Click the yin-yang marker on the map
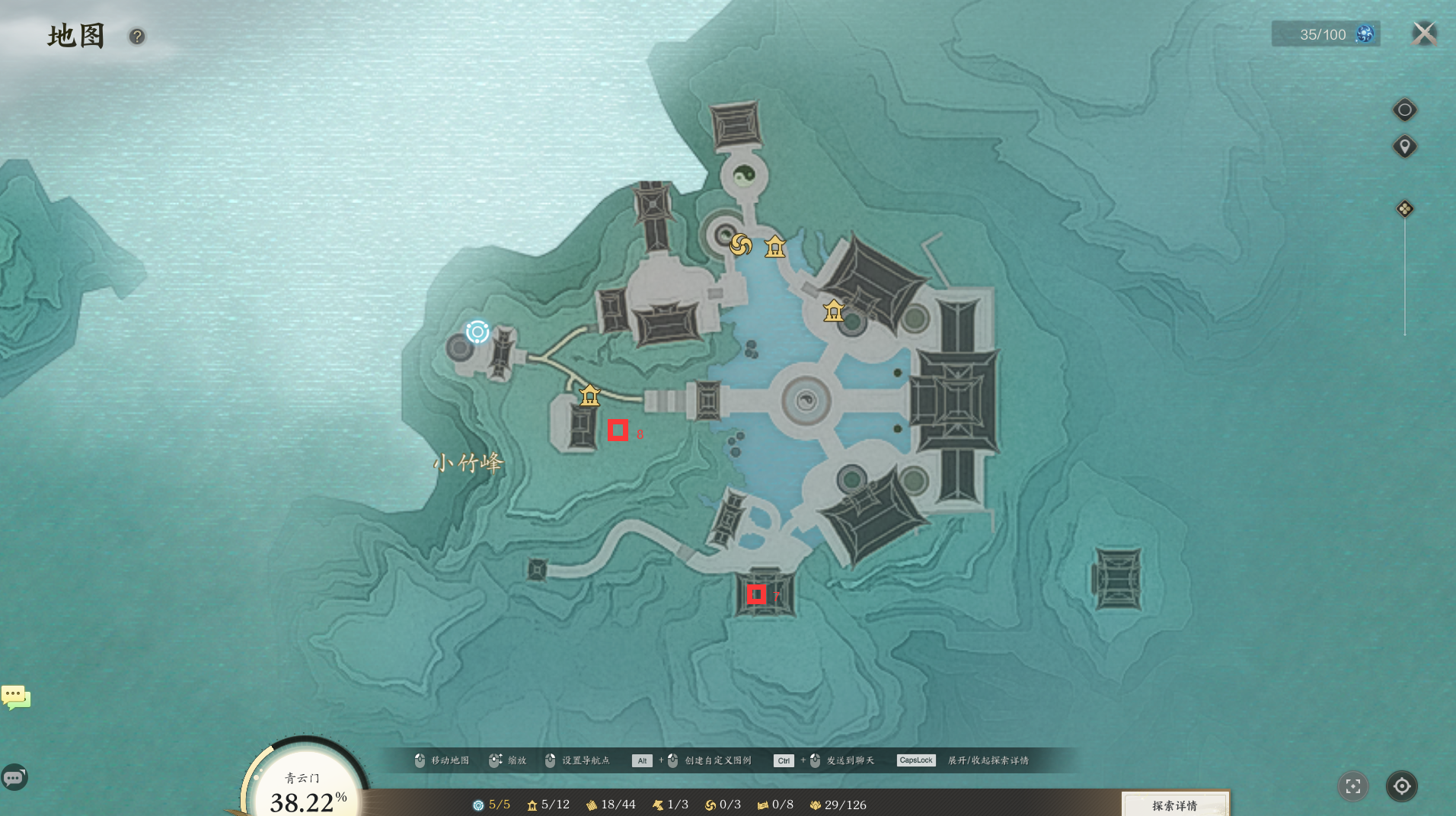1456x816 pixels. click(x=744, y=176)
